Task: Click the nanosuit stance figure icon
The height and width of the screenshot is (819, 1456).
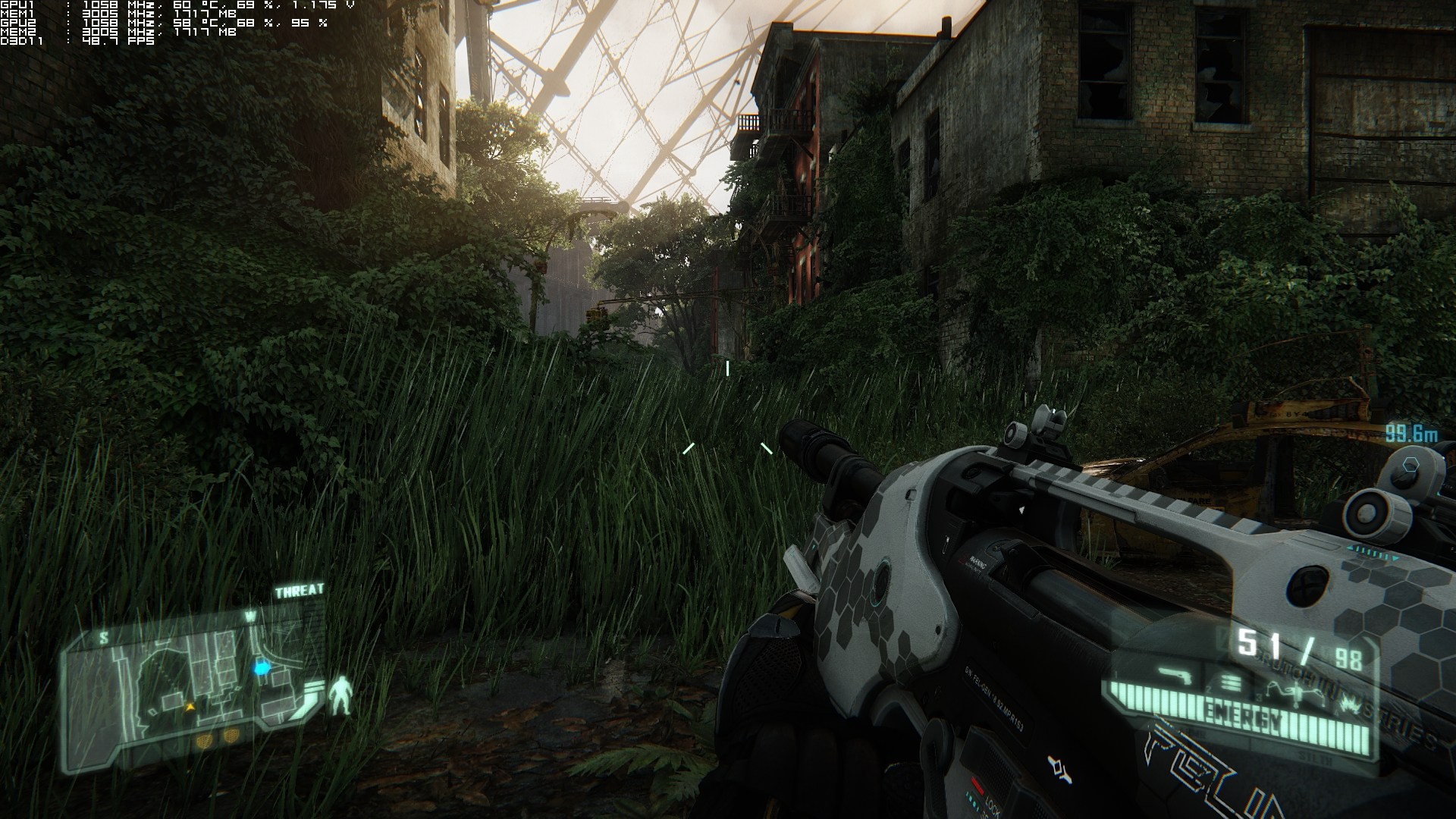Action: [x=343, y=695]
